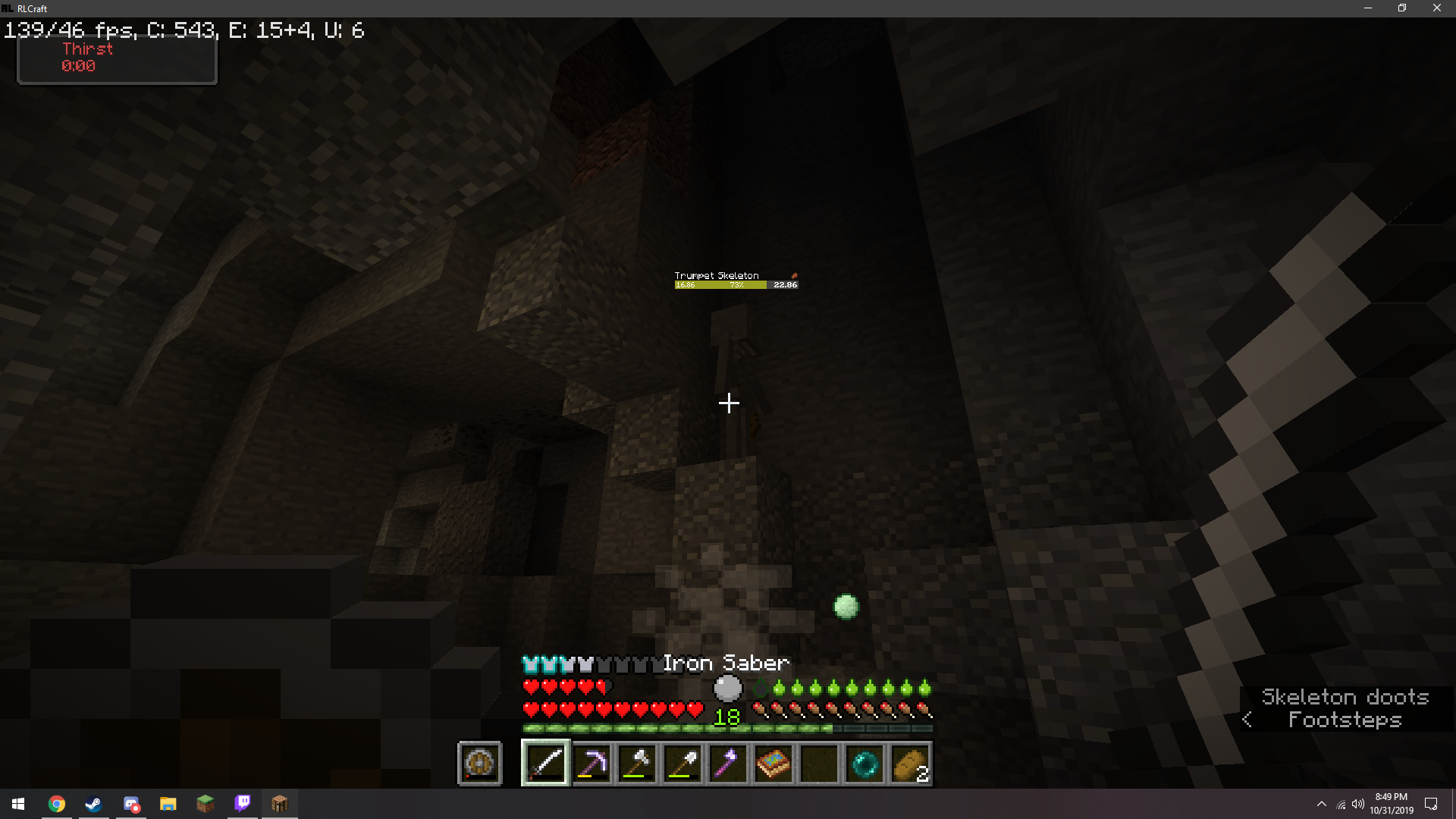This screenshot has height=819, width=1456.
Task: Choose the ender pearl hotbar slot
Action: [864, 764]
